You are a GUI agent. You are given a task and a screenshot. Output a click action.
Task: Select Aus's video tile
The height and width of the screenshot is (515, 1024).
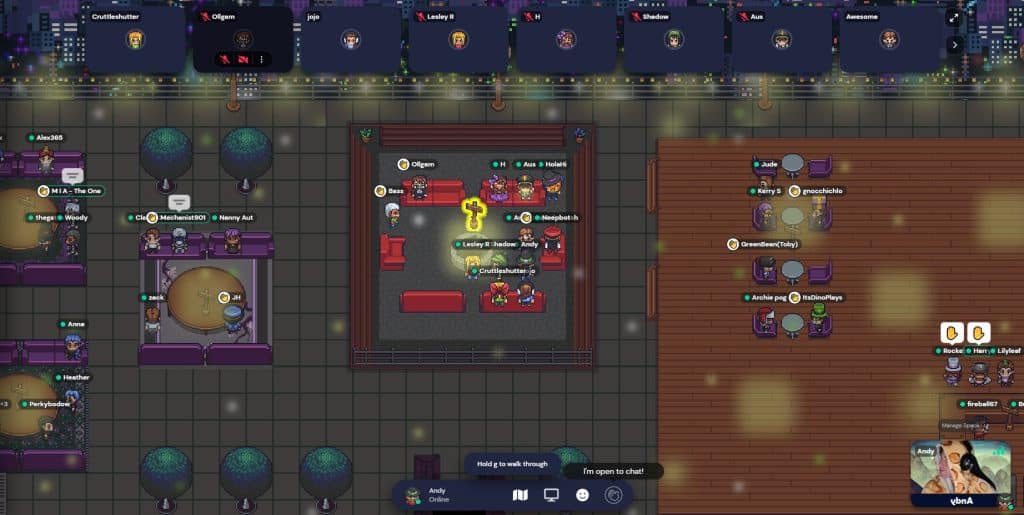click(x=782, y=39)
